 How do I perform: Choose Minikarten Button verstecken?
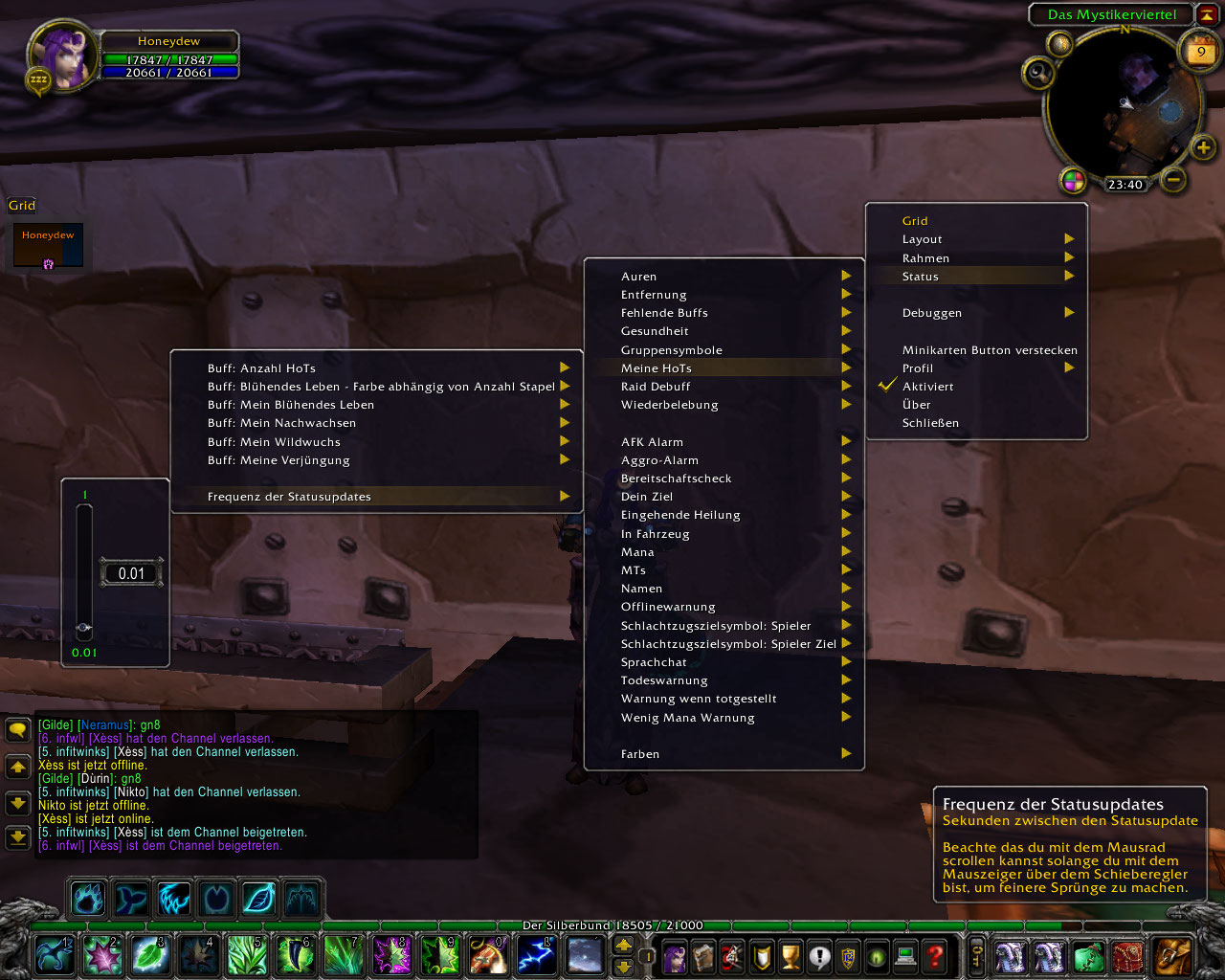click(990, 350)
